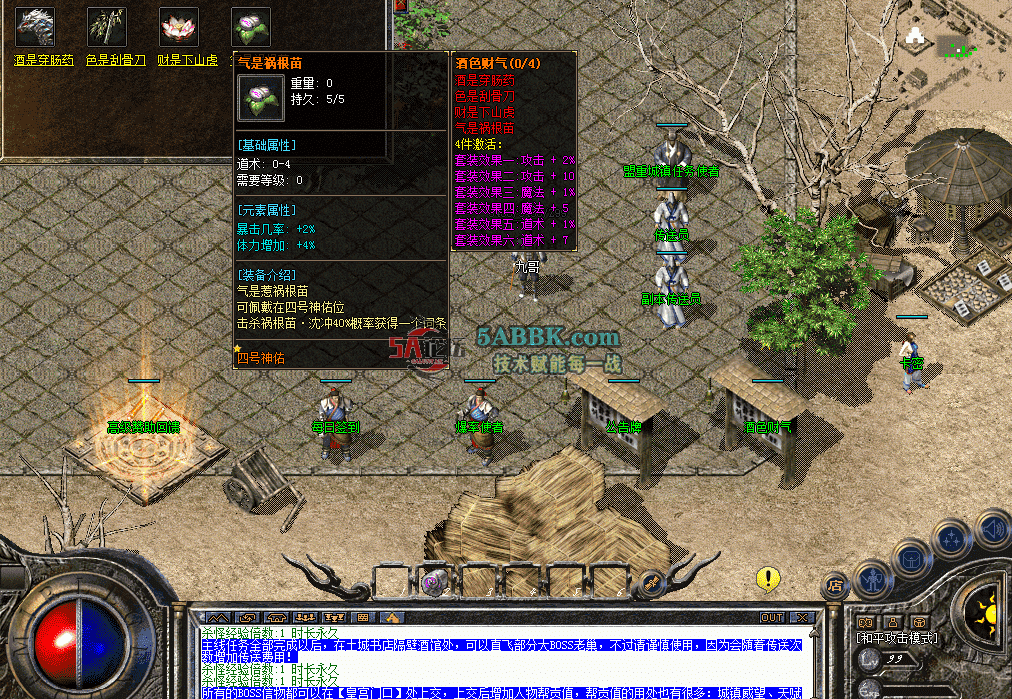The width and height of the screenshot is (1012, 699).
Task: Use the purple scroll in the hotbar
Action: 434,581
